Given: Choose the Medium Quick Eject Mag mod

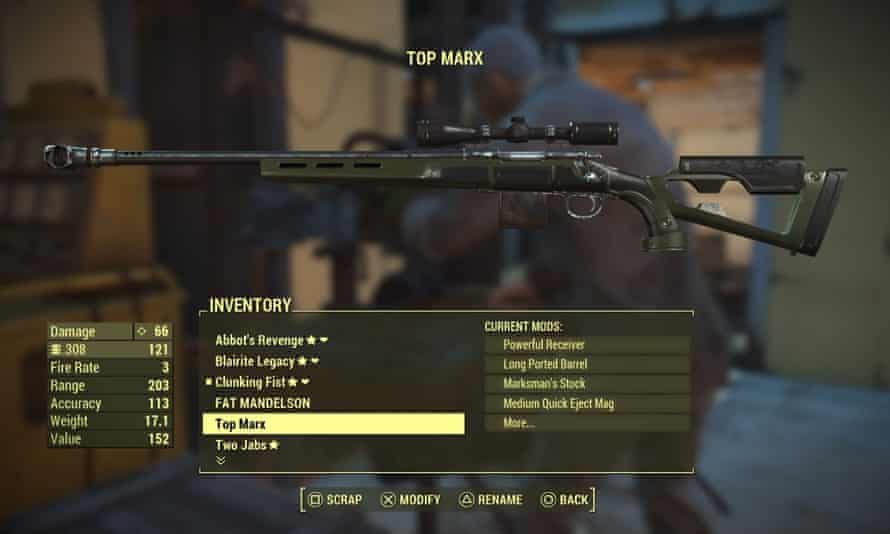Looking at the screenshot, I should click(x=587, y=404).
